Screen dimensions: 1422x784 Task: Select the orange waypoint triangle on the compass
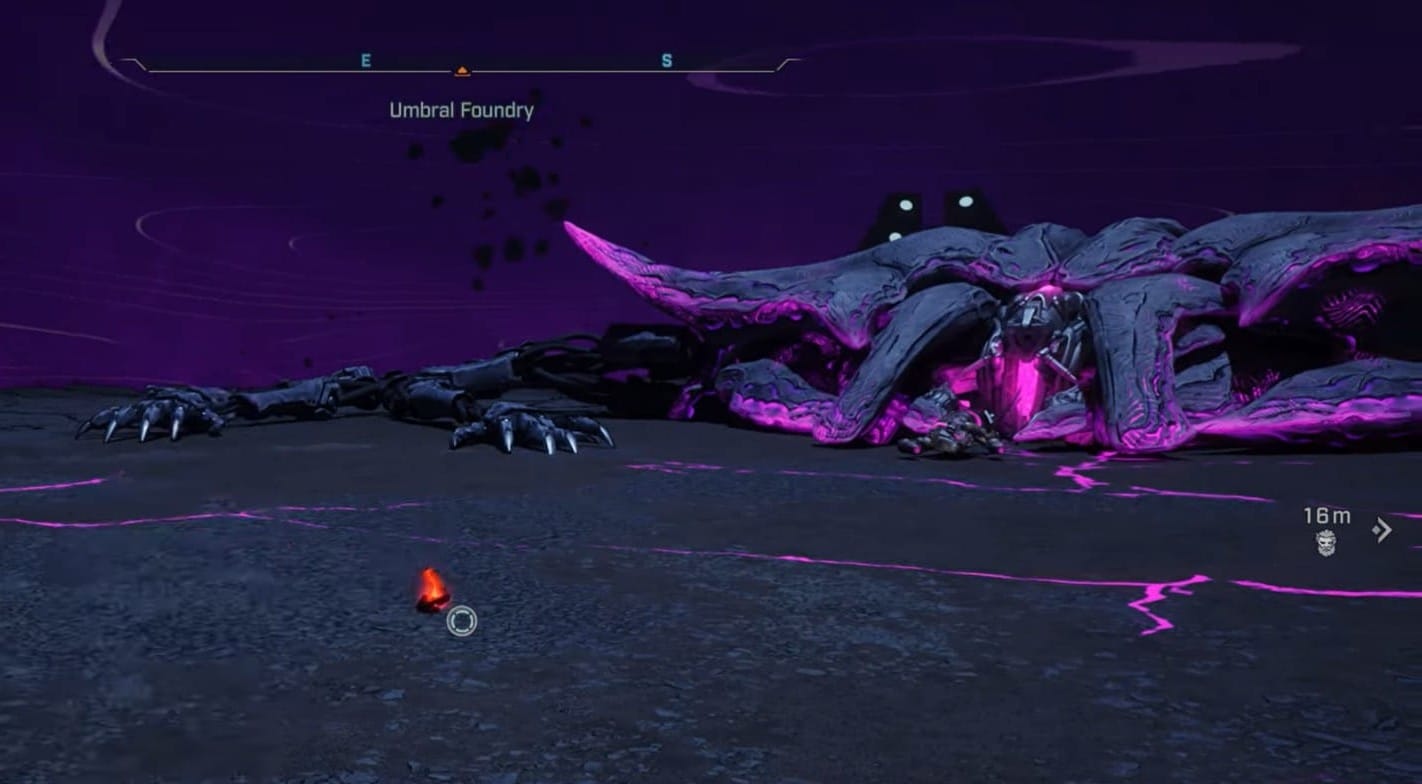pyautogui.click(x=463, y=69)
